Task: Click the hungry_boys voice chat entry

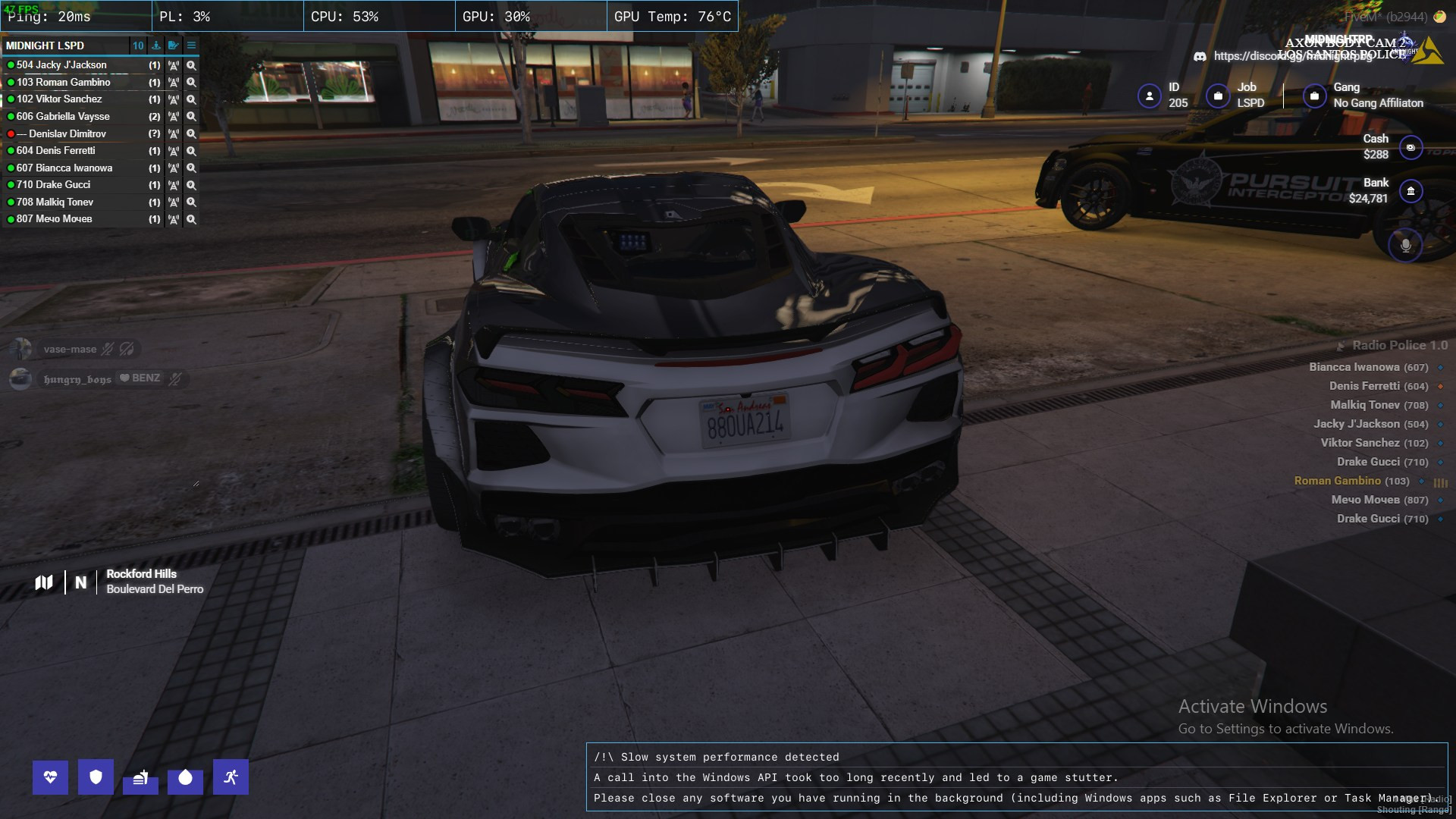Action: click(x=77, y=378)
